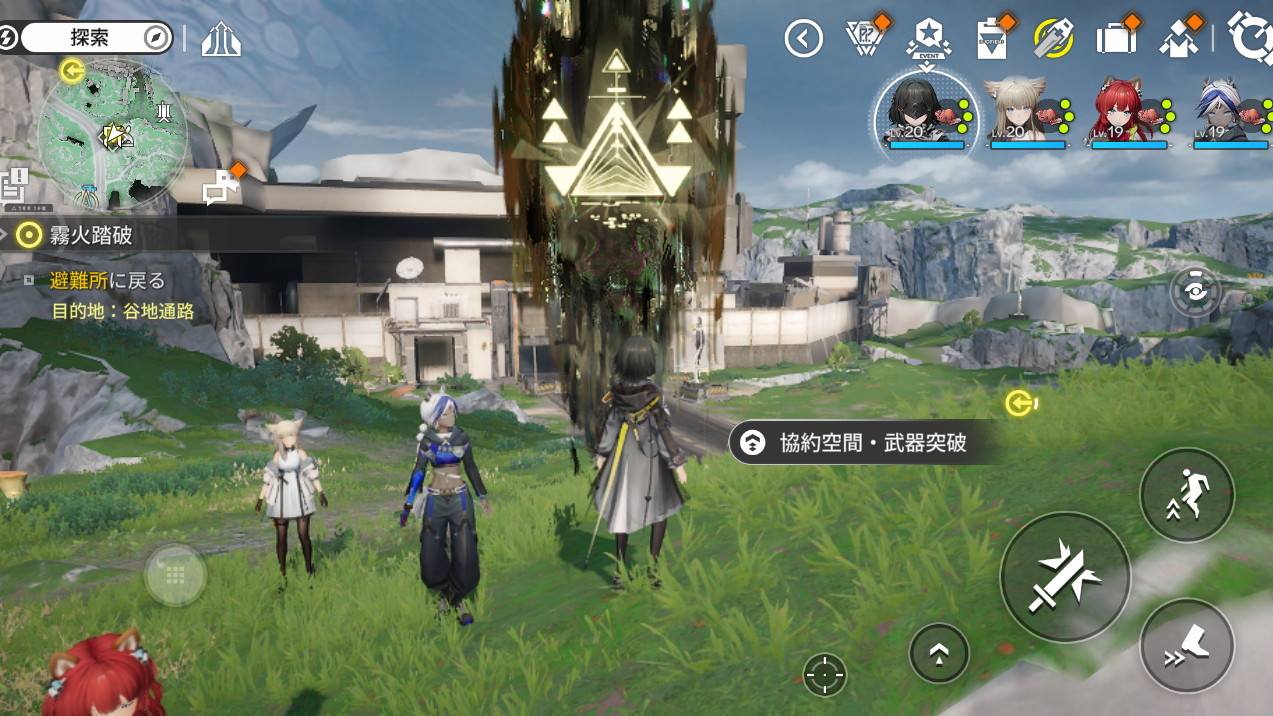Open the triple-arrow tower icon beside 探索

[221, 39]
